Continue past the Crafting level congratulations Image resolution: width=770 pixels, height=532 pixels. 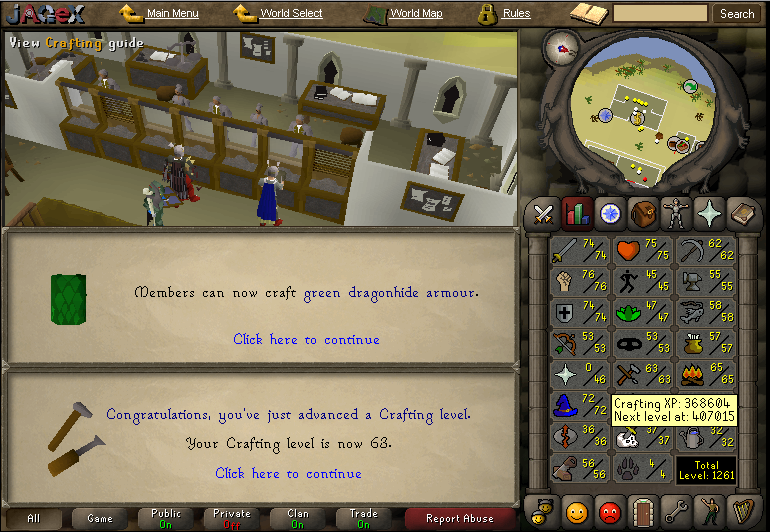(288, 473)
